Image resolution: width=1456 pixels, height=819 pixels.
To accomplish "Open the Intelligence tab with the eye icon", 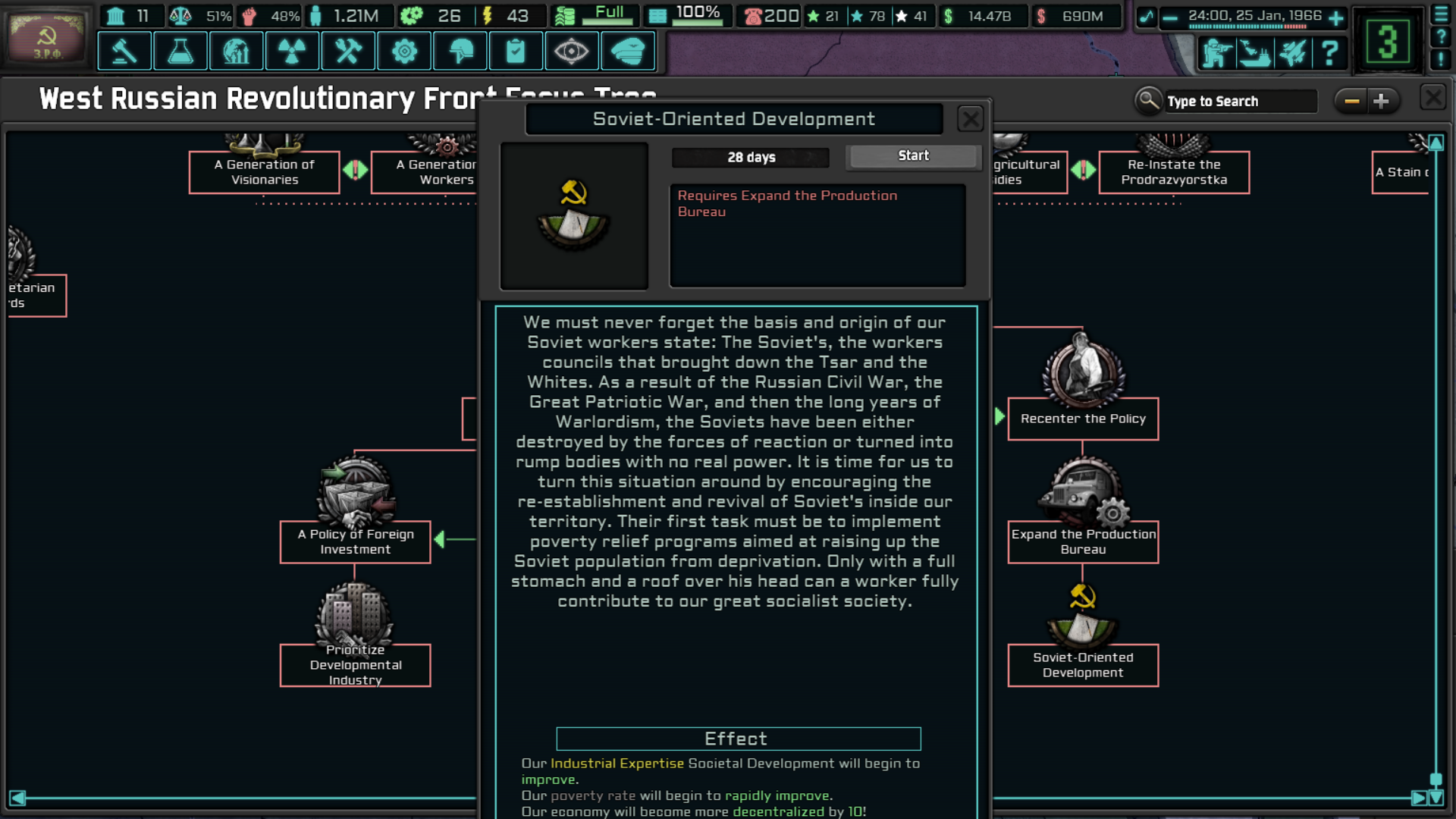I will [572, 51].
